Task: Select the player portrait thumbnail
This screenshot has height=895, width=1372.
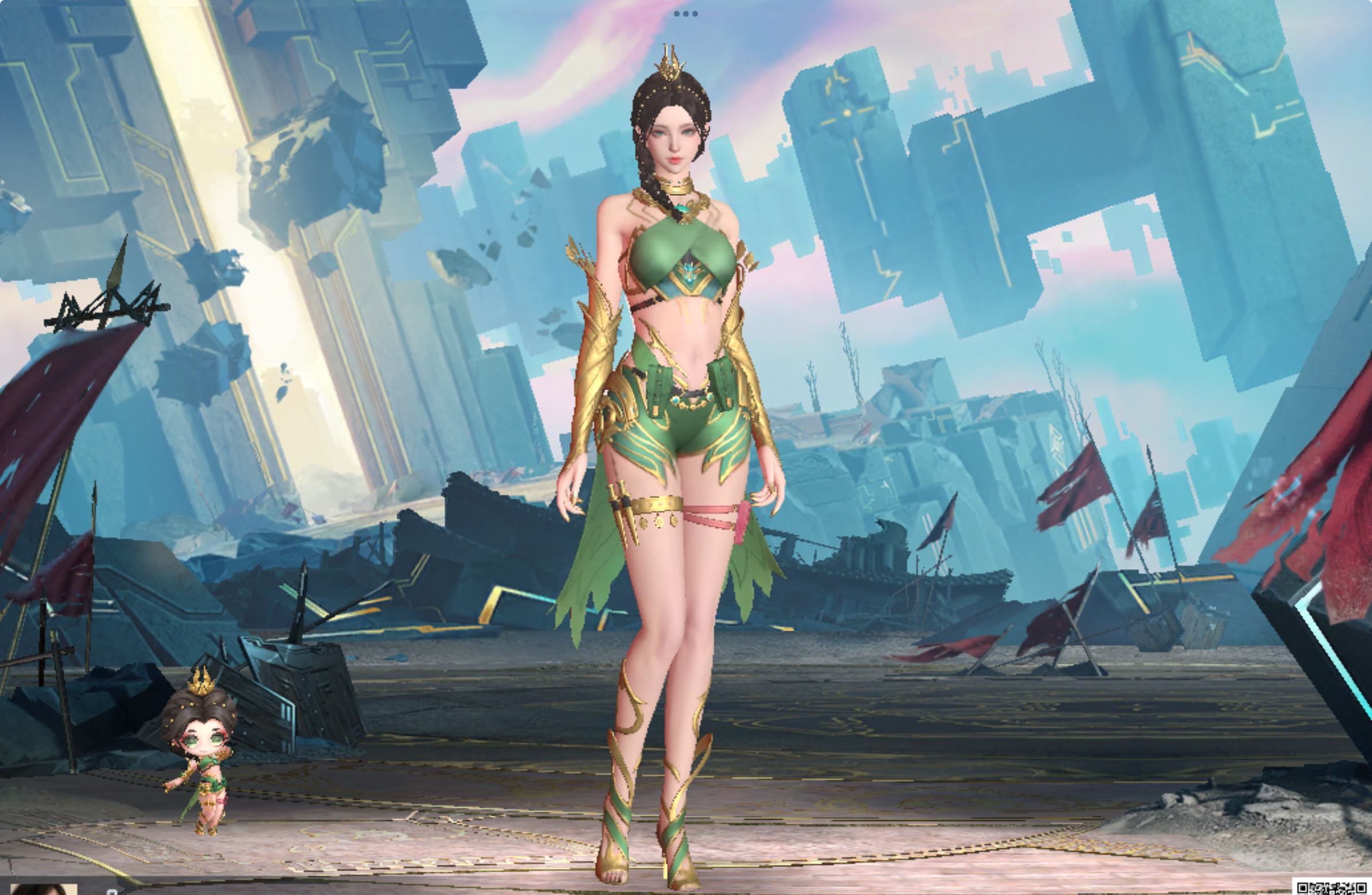Action: (x=43, y=889)
